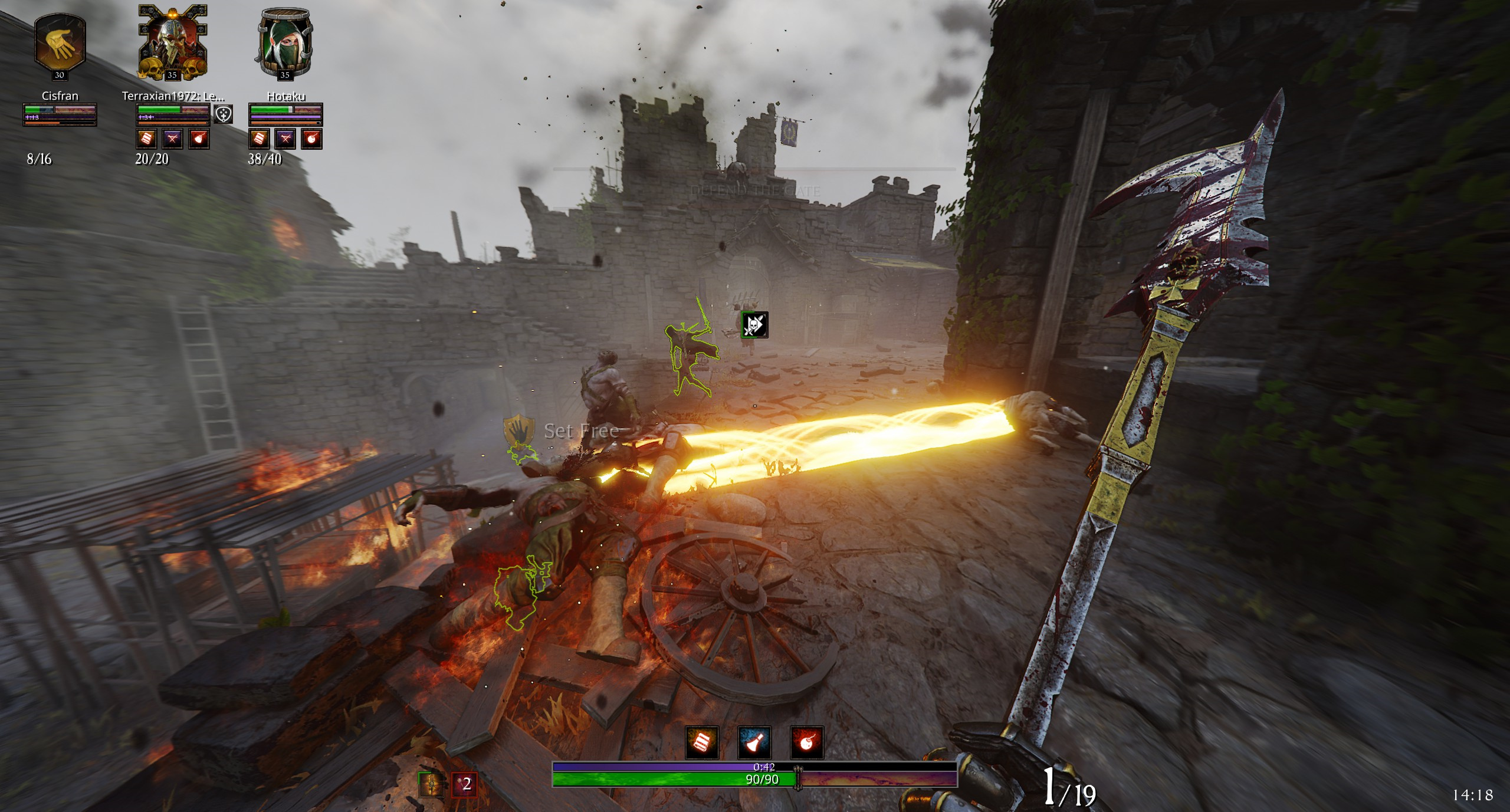Click the skull and sword enemy marker

pos(754,325)
